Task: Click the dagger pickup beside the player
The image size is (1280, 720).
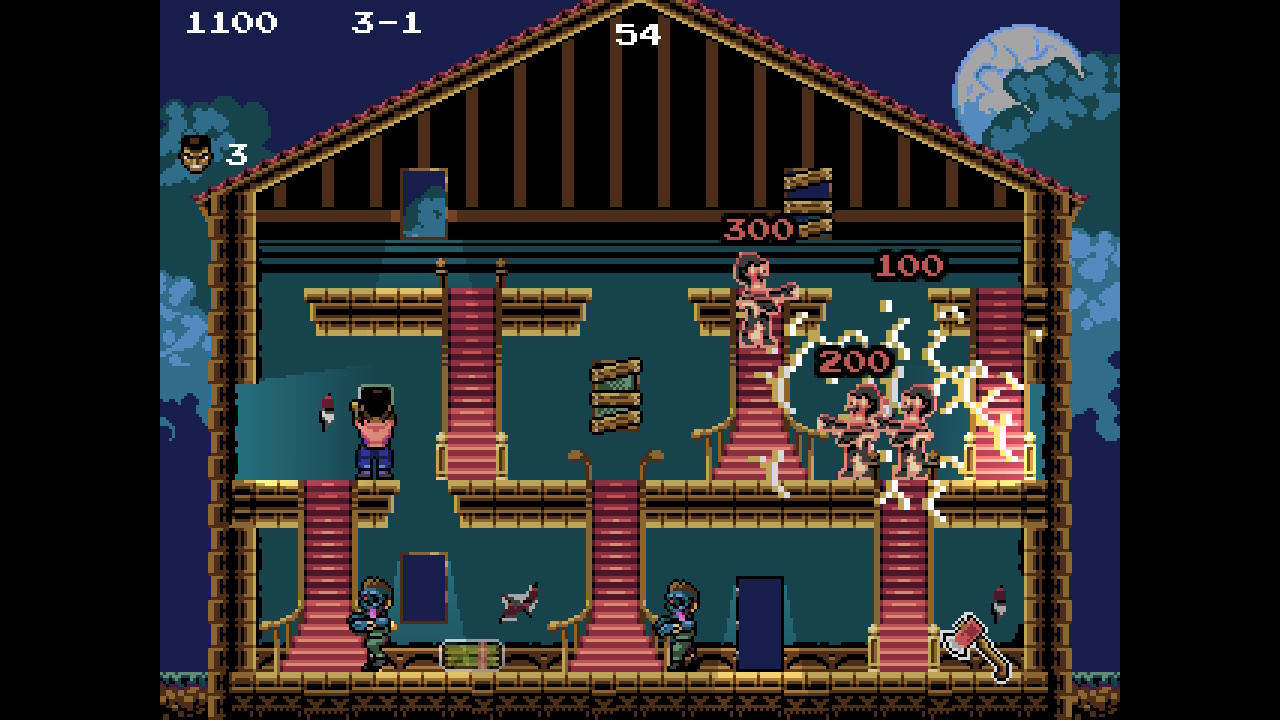Action: (x=327, y=410)
